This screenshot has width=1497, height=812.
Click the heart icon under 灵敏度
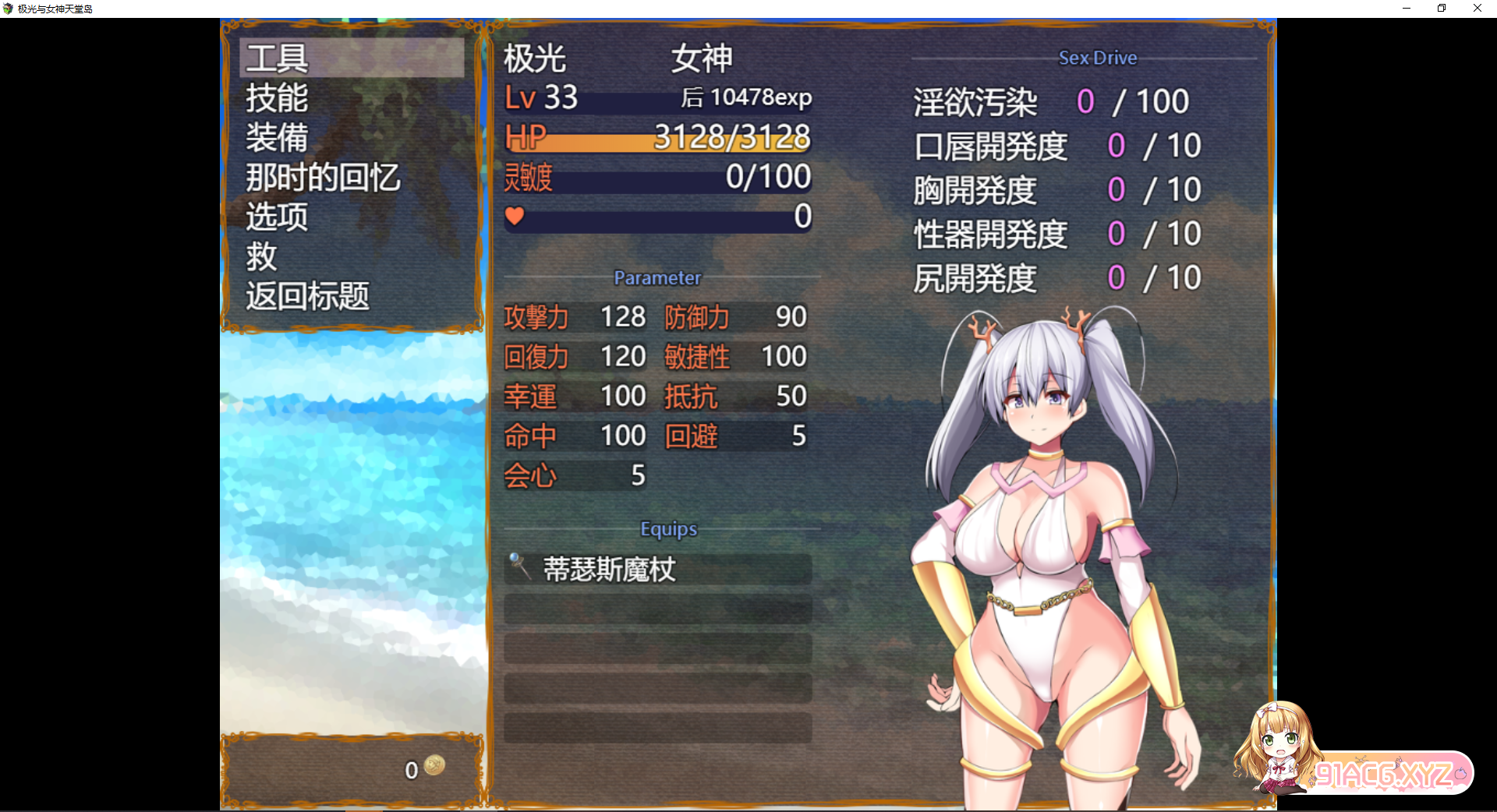[x=516, y=217]
